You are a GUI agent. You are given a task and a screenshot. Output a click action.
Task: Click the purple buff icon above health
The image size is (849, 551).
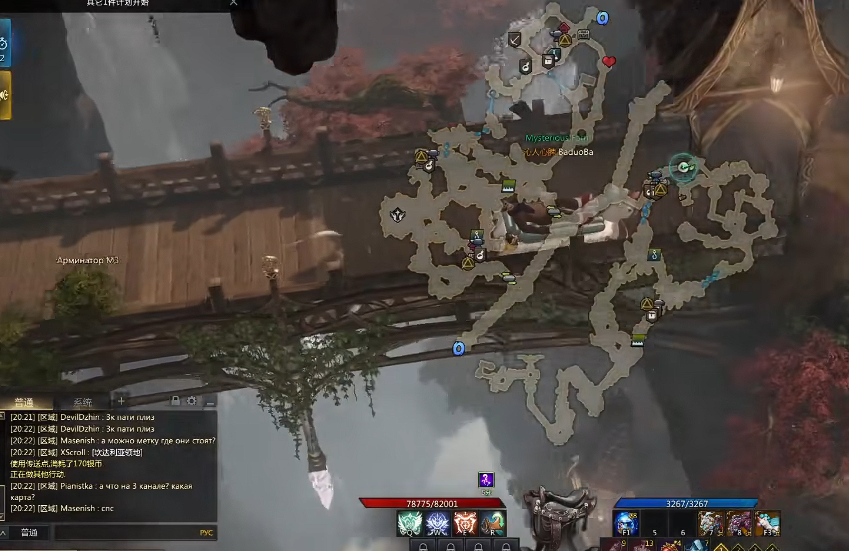(485, 480)
